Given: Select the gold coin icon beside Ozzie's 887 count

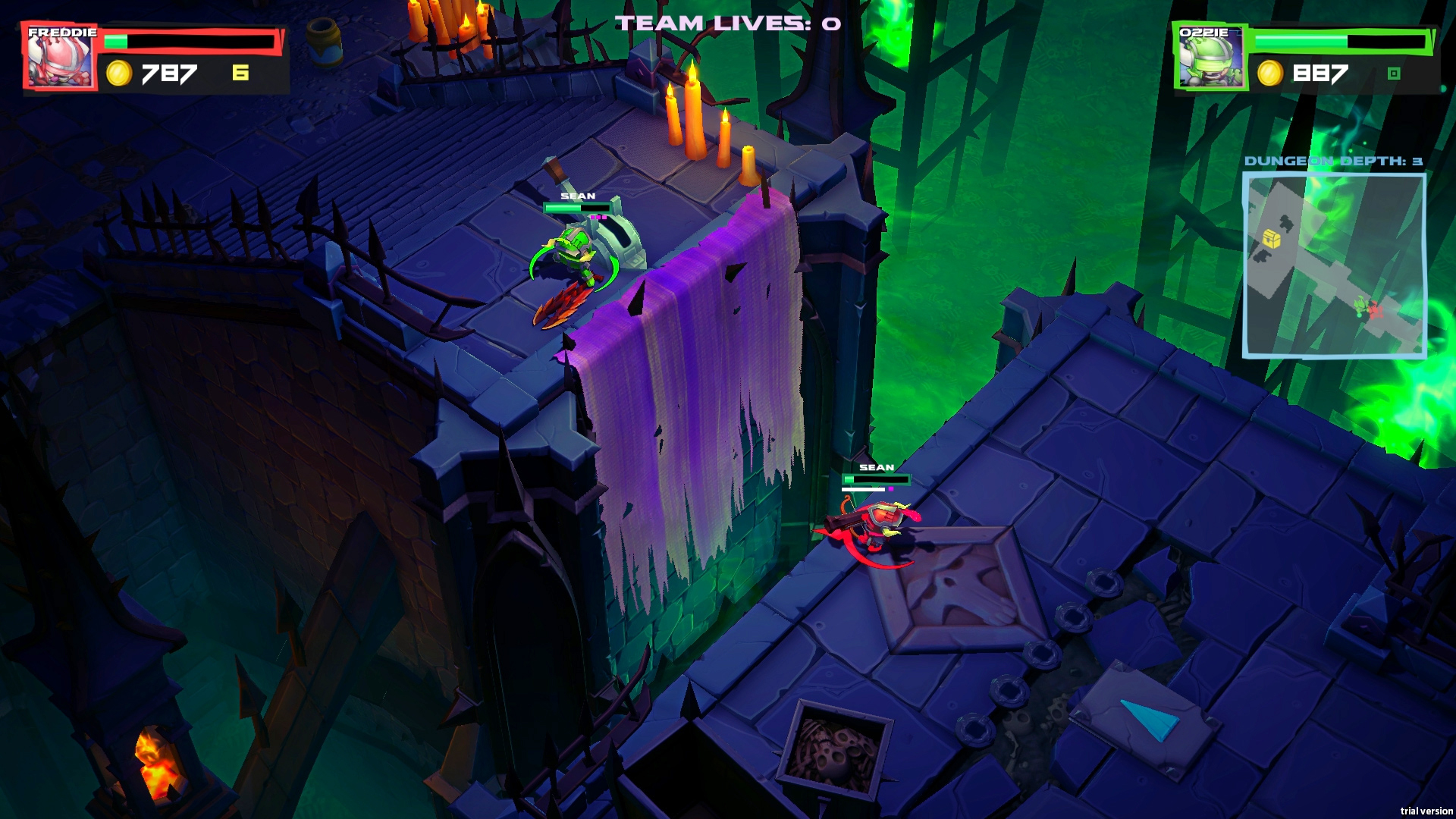Looking at the screenshot, I should click(1269, 74).
